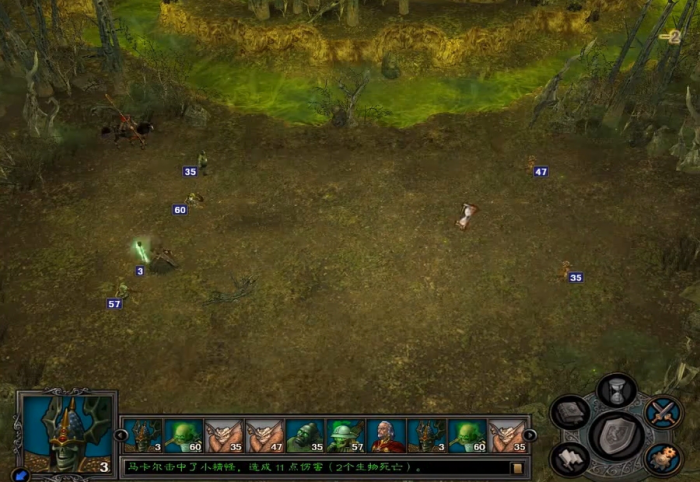Select the hero portrait in the corner

click(65, 434)
